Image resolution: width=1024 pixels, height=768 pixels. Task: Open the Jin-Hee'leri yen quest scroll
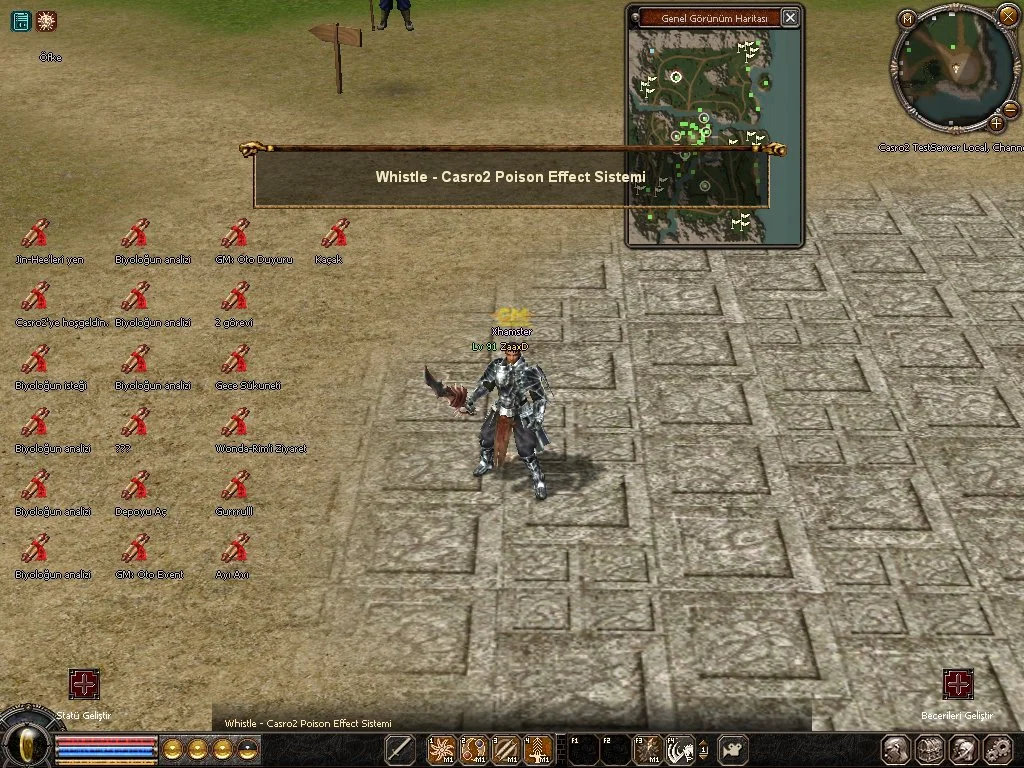36,234
